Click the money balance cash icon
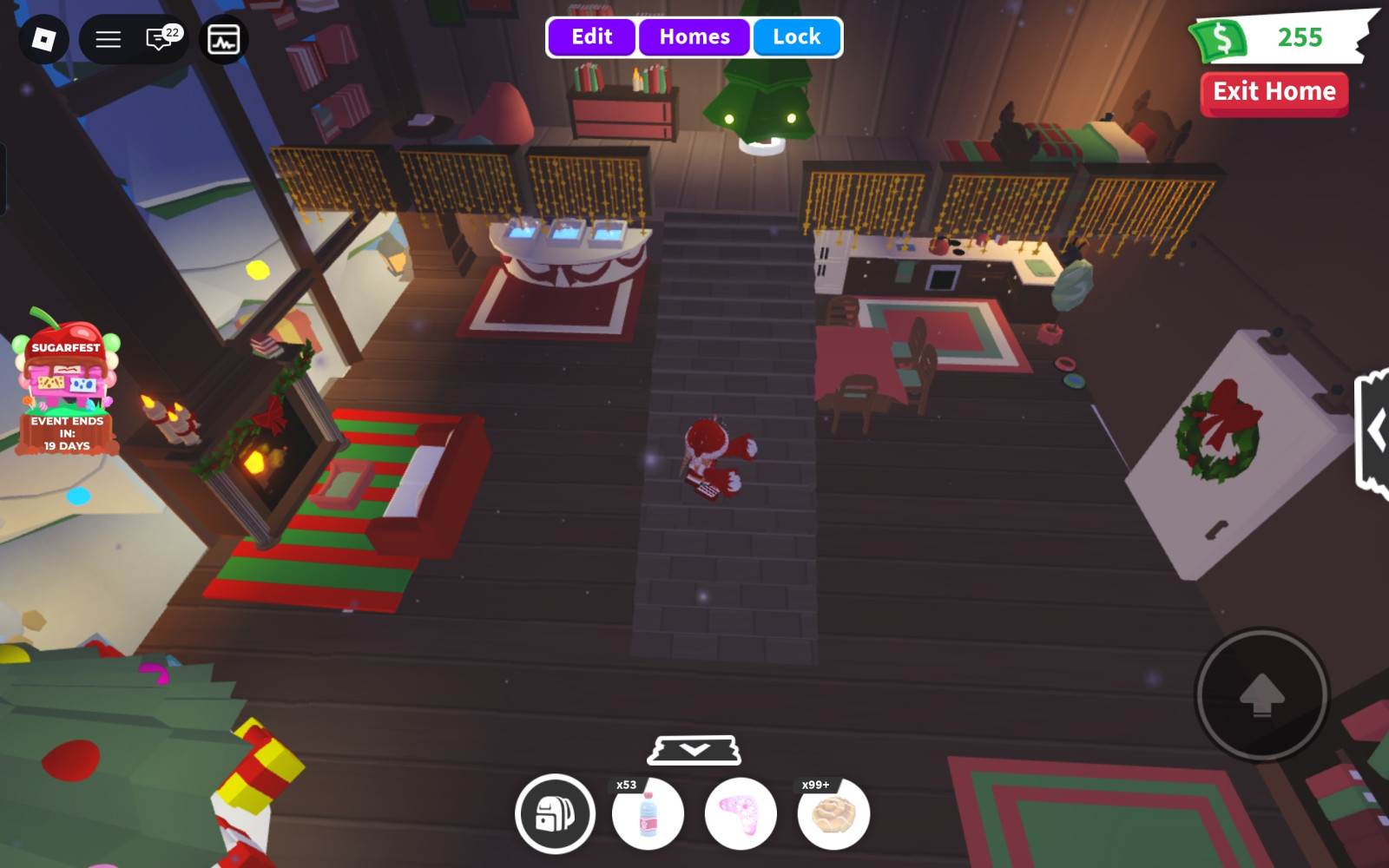 tap(1221, 39)
